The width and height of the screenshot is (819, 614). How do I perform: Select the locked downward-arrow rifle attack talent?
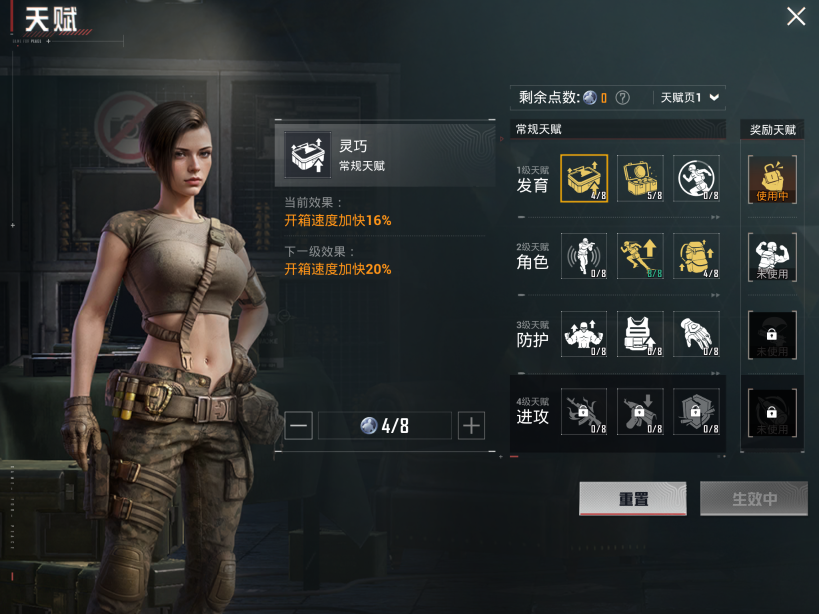point(640,411)
